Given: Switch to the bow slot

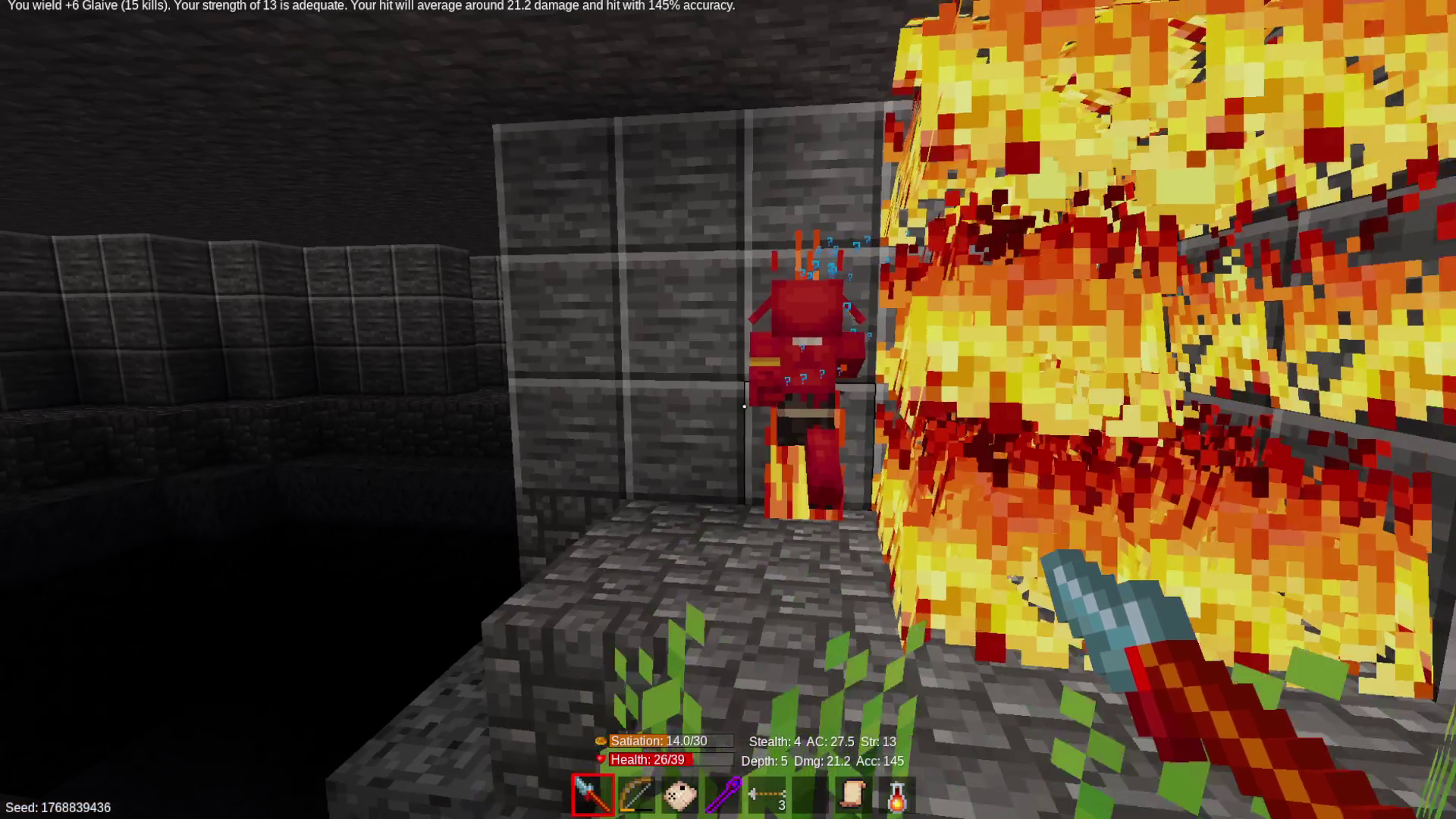Looking at the screenshot, I should pos(636,795).
